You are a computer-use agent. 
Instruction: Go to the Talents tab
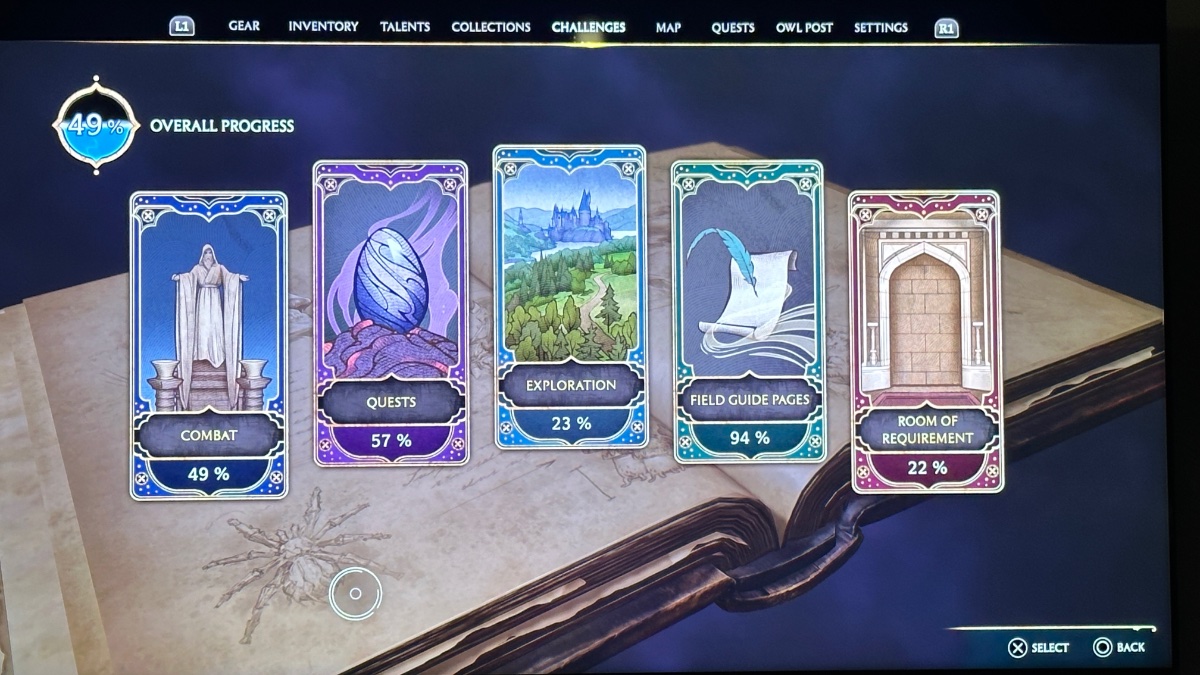click(405, 27)
